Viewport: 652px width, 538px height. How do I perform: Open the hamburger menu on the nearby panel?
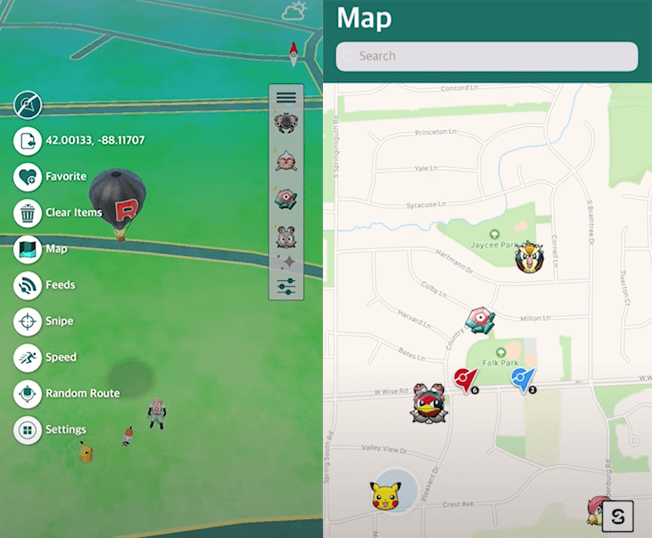(286, 97)
